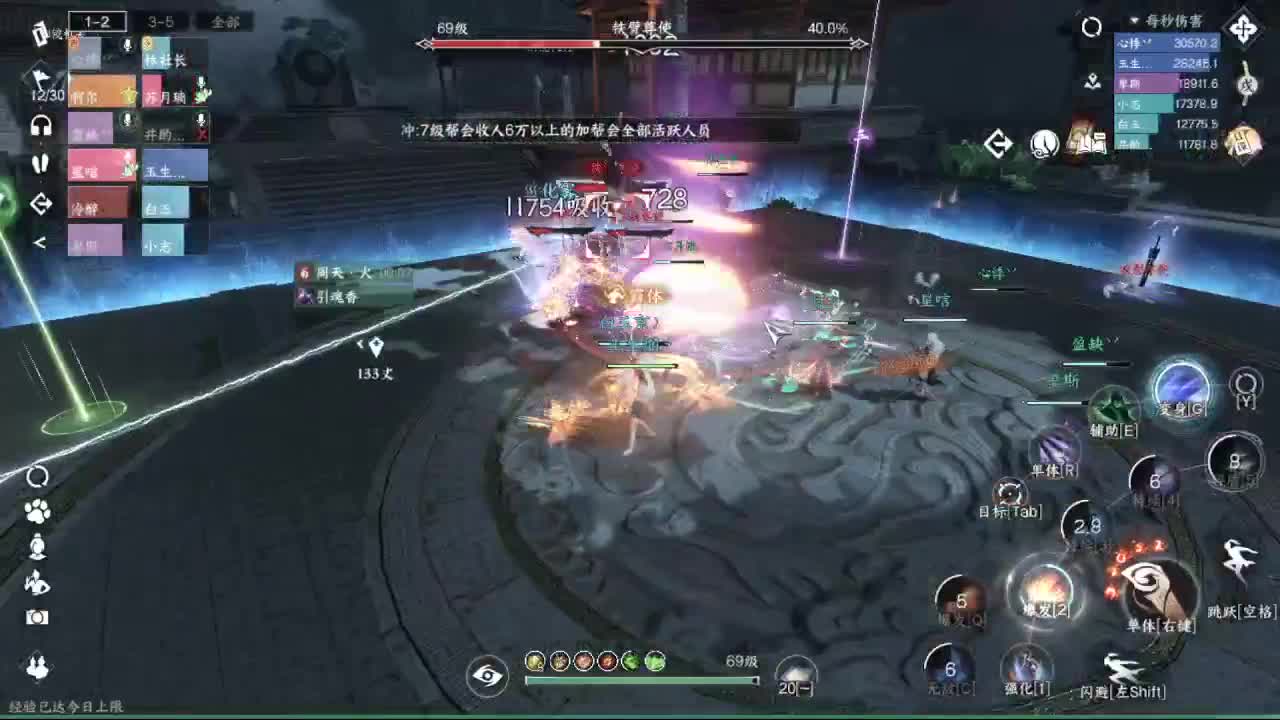The height and width of the screenshot is (720, 1280).
Task: Switch to the 3-5 team tab
Action: (x=162, y=21)
